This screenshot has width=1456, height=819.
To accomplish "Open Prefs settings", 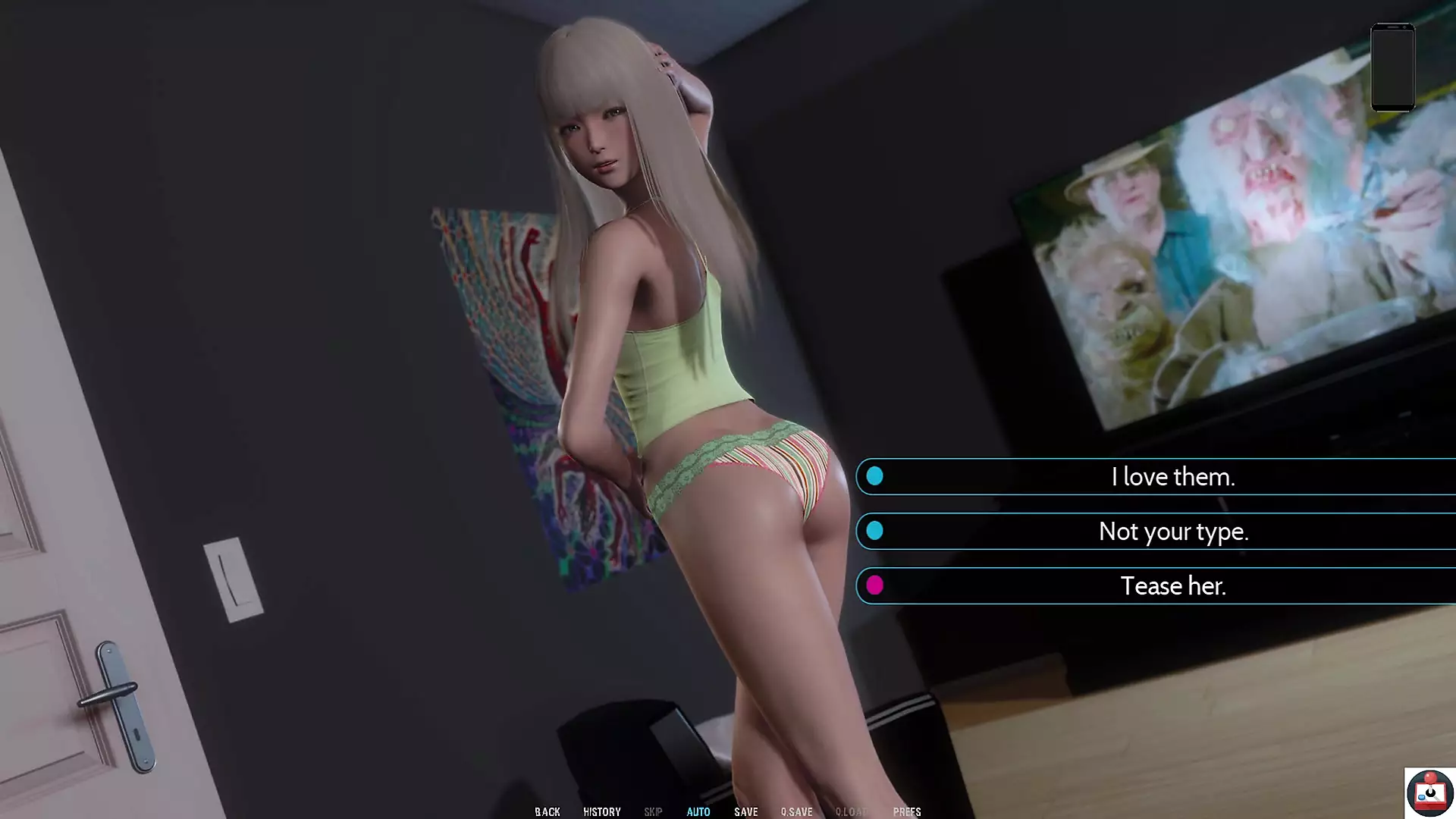I will click(x=907, y=811).
